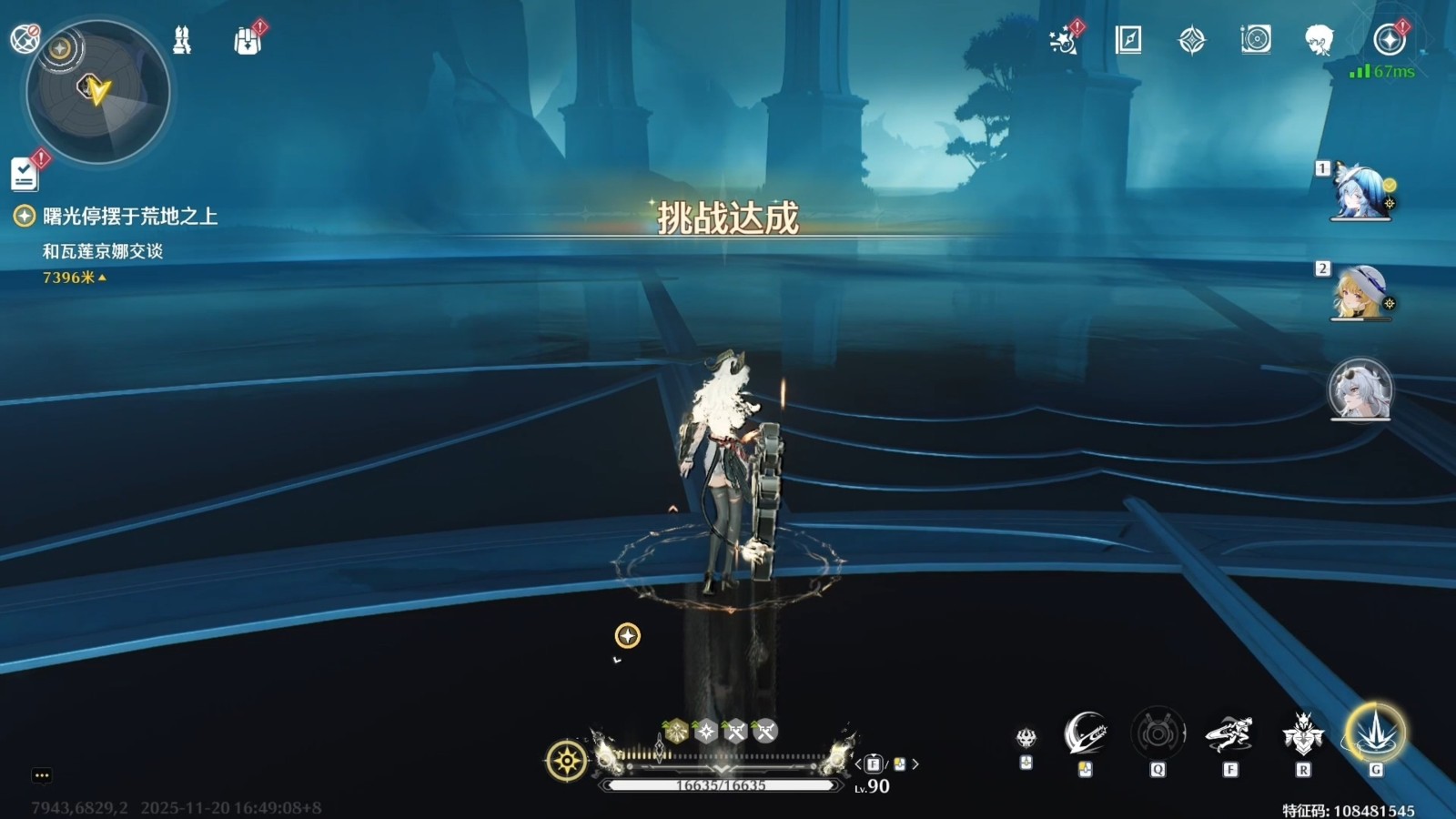Click the four-point star diamond icon
Viewport: 1456px width, 819px height.
click(x=1191, y=40)
